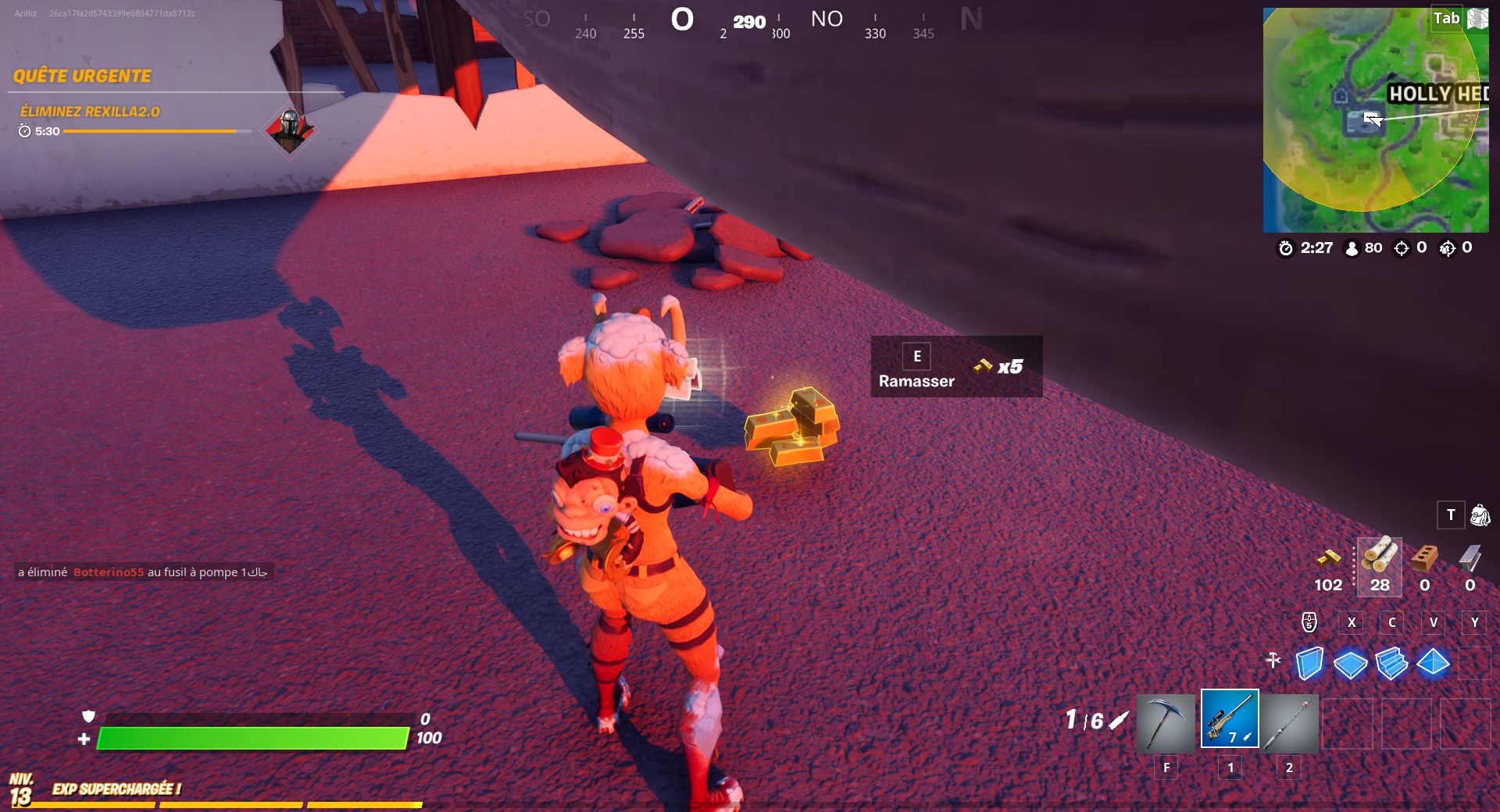This screenshot has width=1500, height=812.
Task: Equip the fishing rod in hotbar slot 2
Action: [x=1289, y=725]
